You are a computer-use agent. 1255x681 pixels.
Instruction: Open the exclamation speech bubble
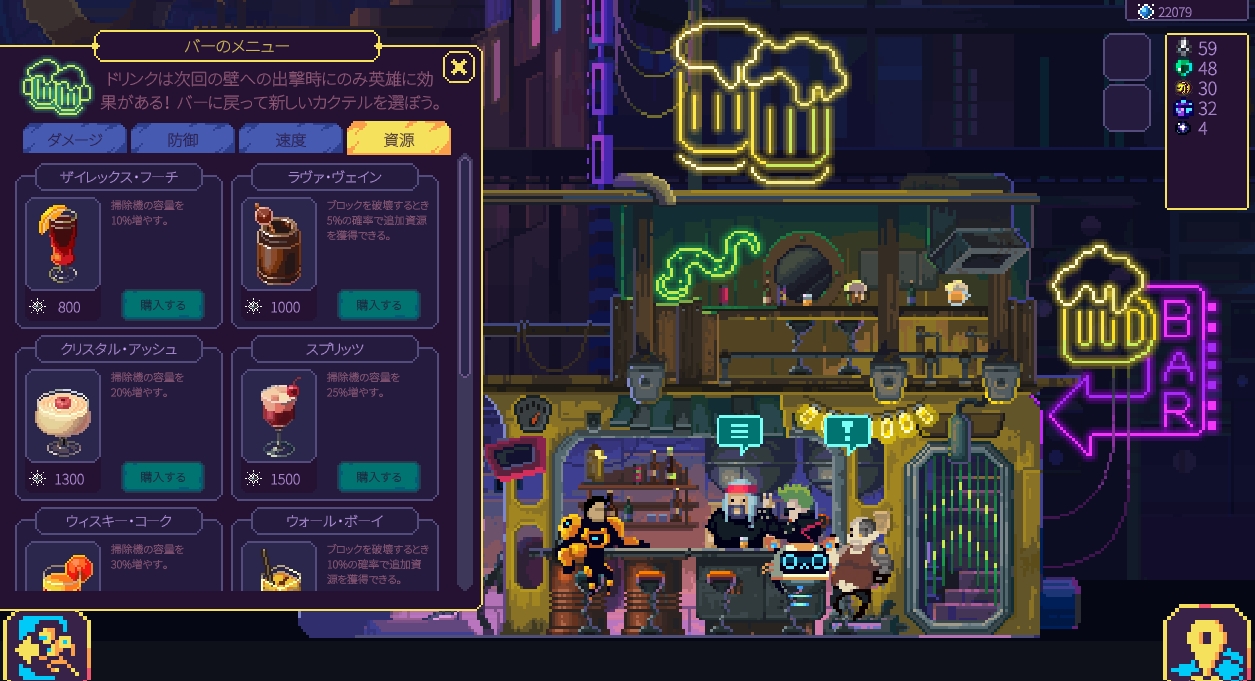pos(847,431)
